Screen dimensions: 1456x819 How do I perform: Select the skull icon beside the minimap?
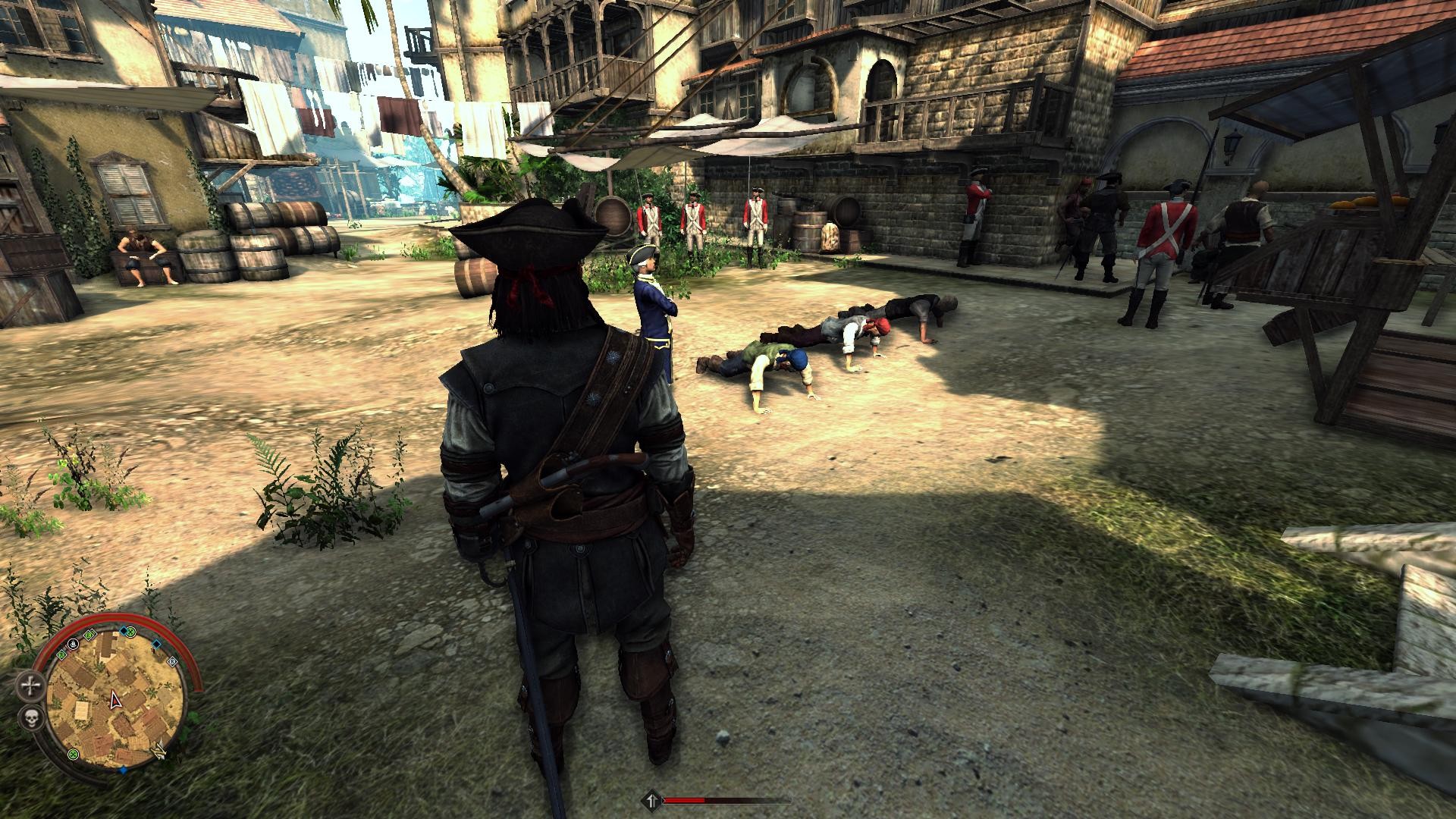point(30,717)
